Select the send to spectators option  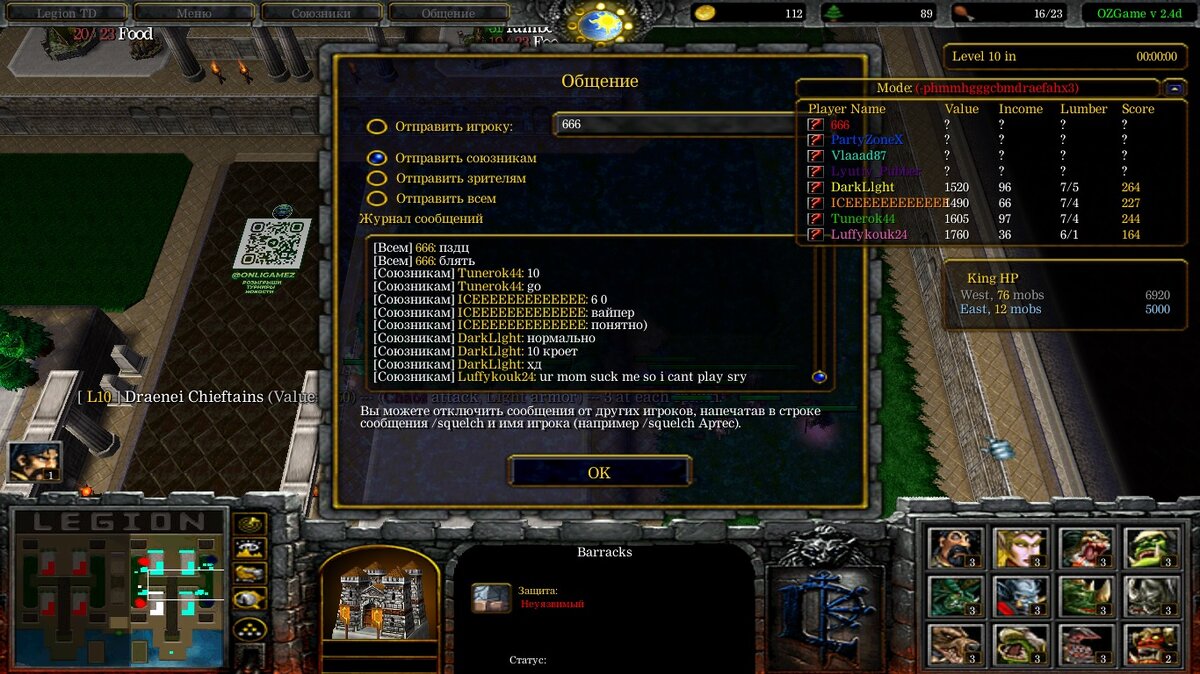(x=377, y=178)
